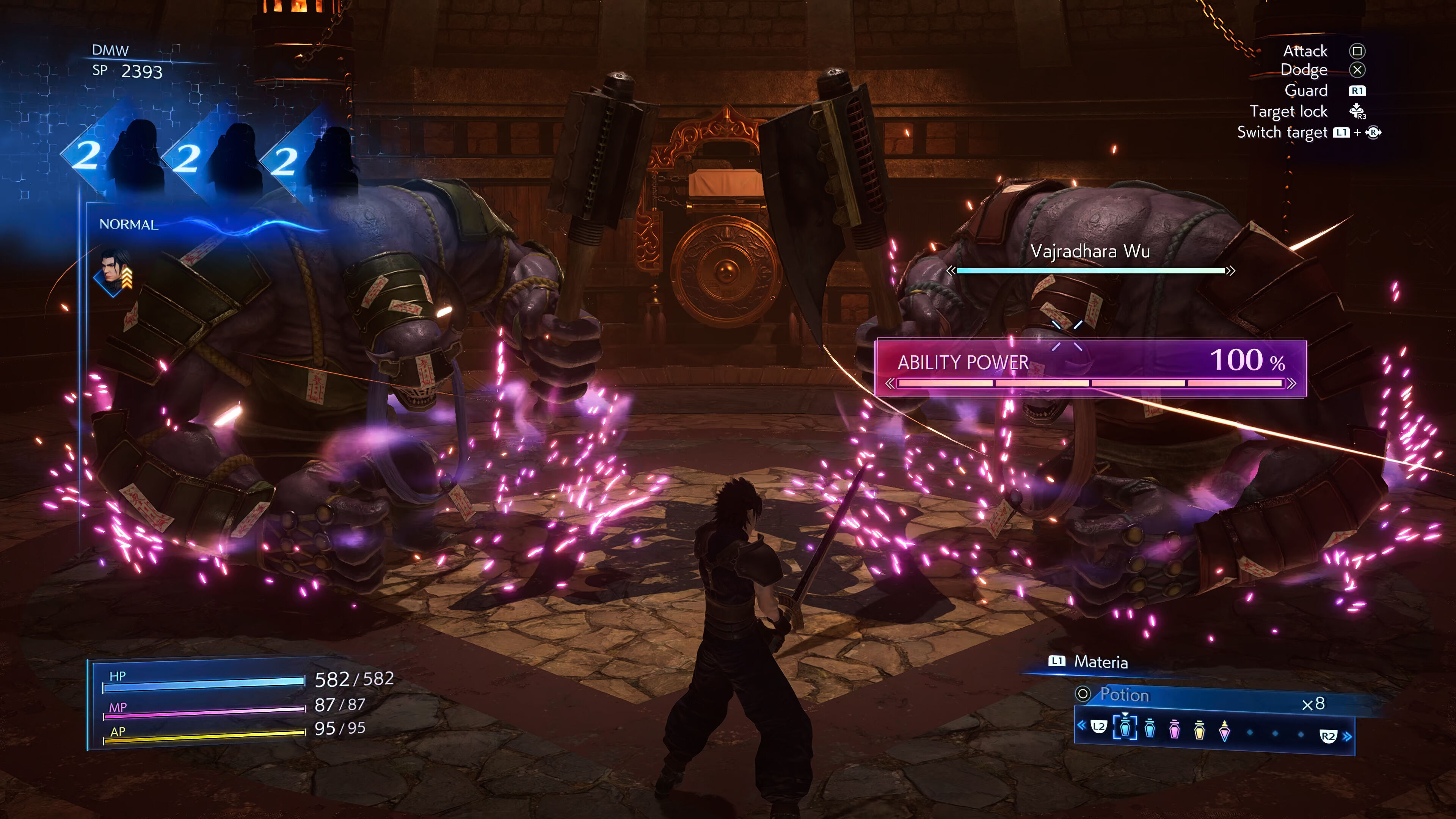Choose the unselected blue potion bottle
Viewport: 1456px width, 819px height.
pyautogui.click(x=1150, y=728)
